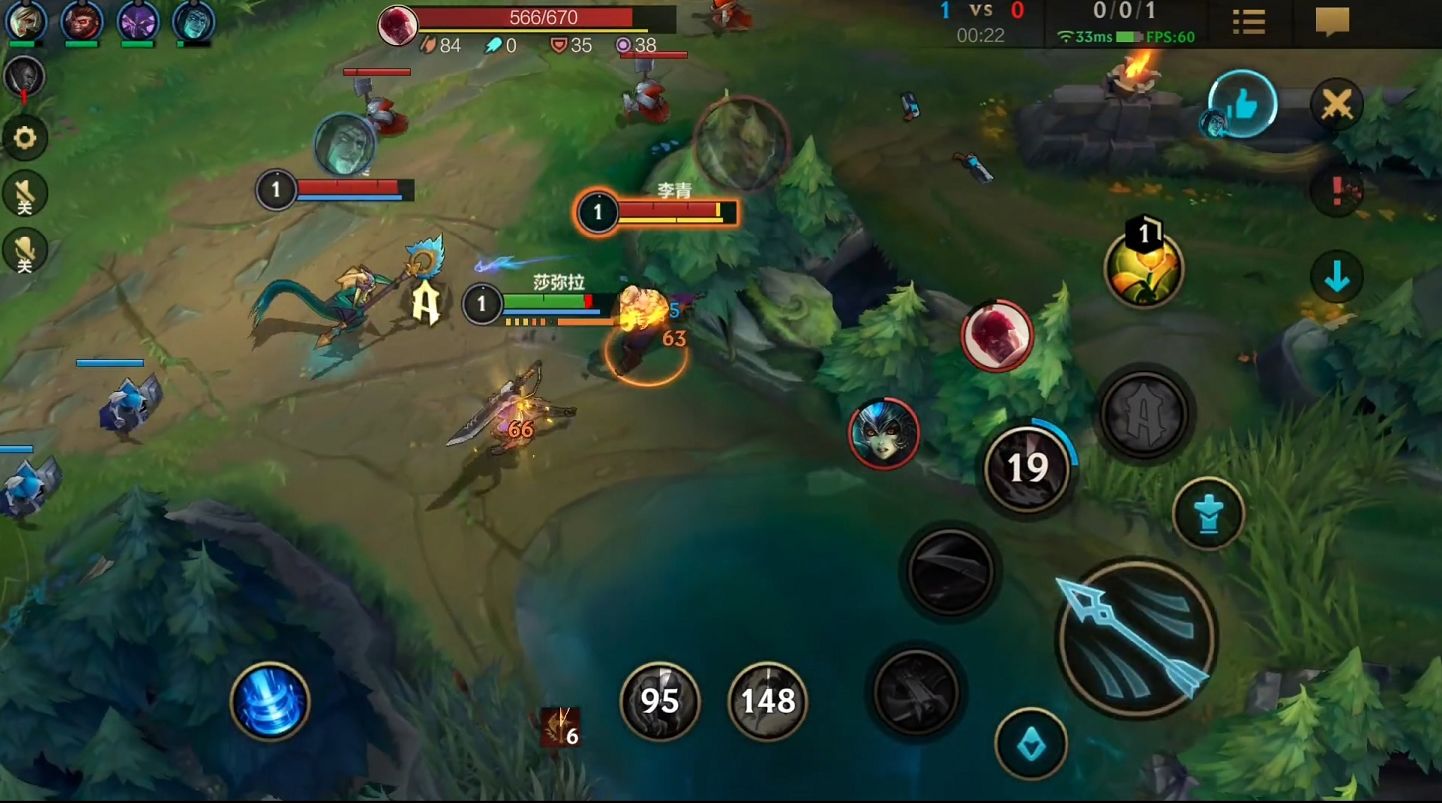
Task: Activate the grey letter A ability
Action: 1144,414
